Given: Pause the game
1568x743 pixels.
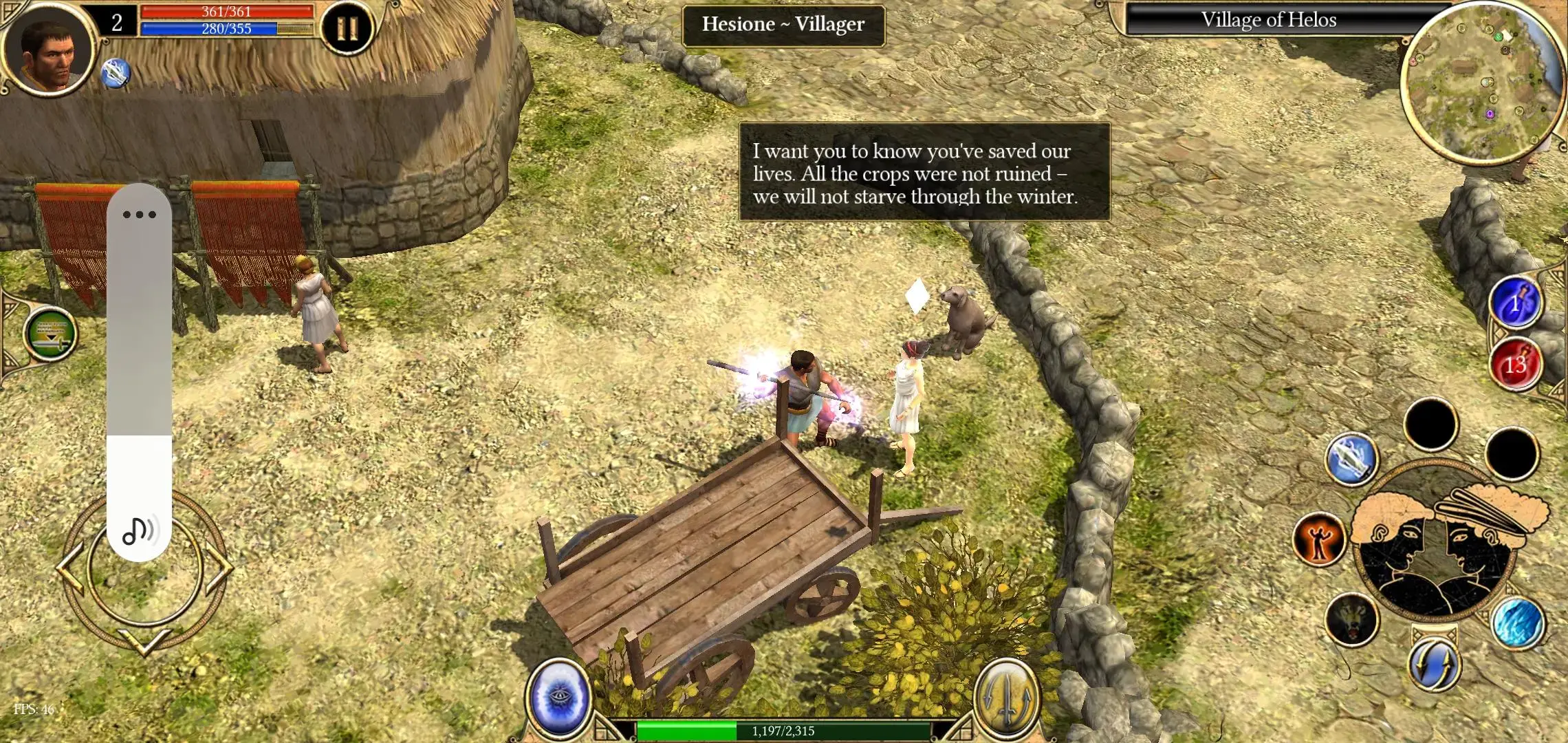Looking at the screenshot, I should pos(347,29).
